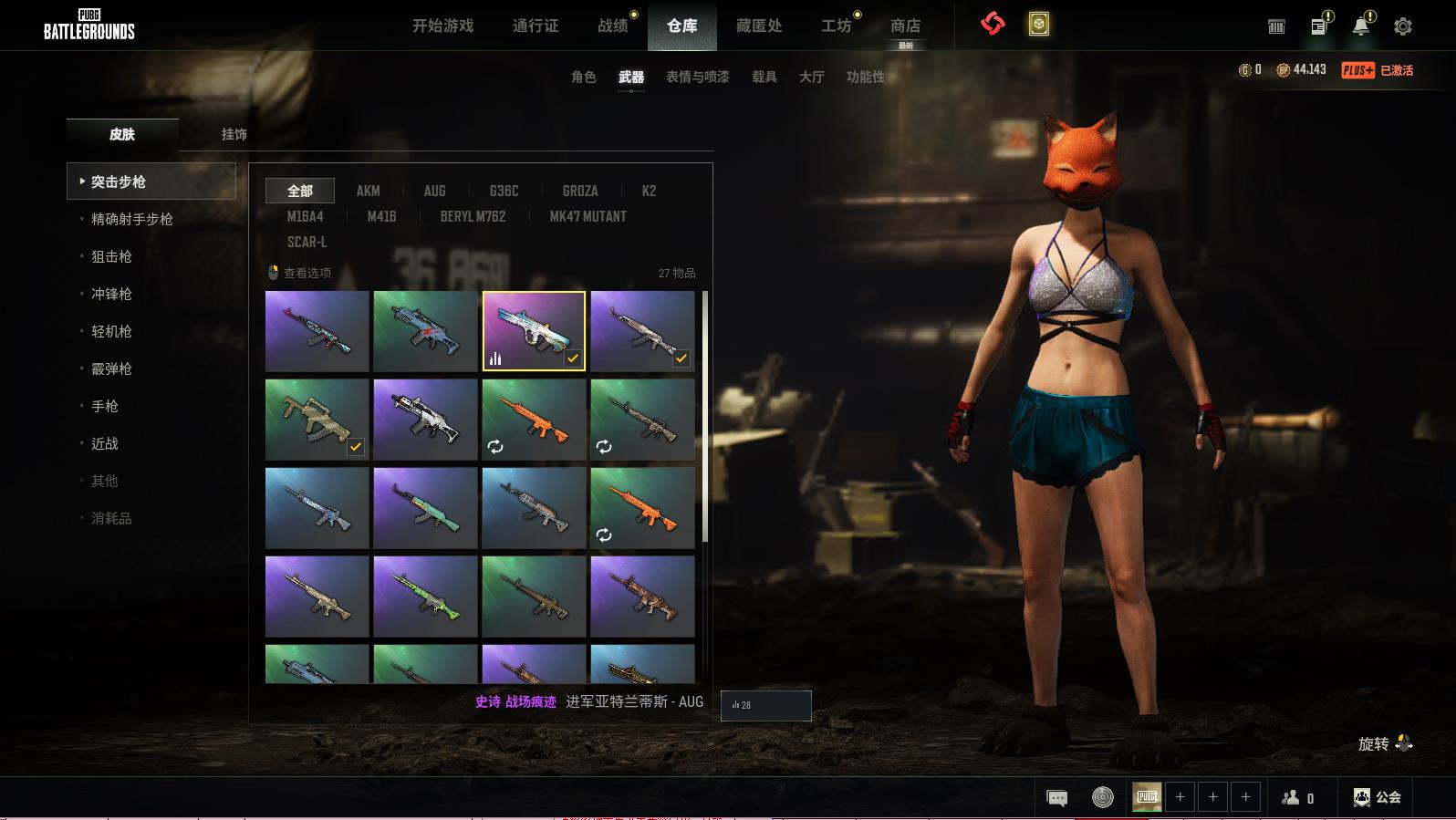Select 冲锋枪 submachine gun category
Screen dimensions: 1456x820
pyautogui.click(x=111, y=294)
